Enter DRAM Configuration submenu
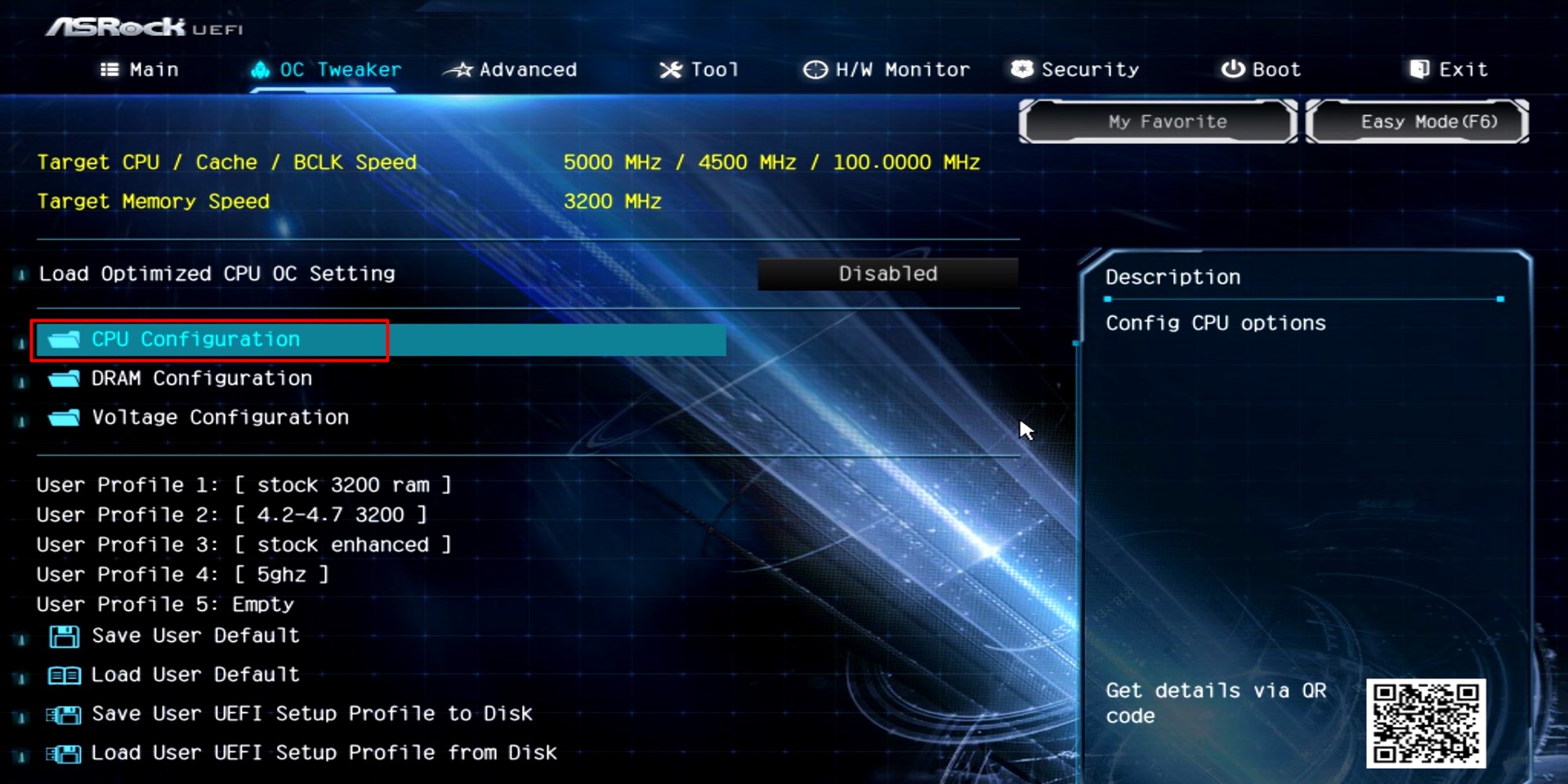This screenshot has height=784, width=1568. (201, 379)
